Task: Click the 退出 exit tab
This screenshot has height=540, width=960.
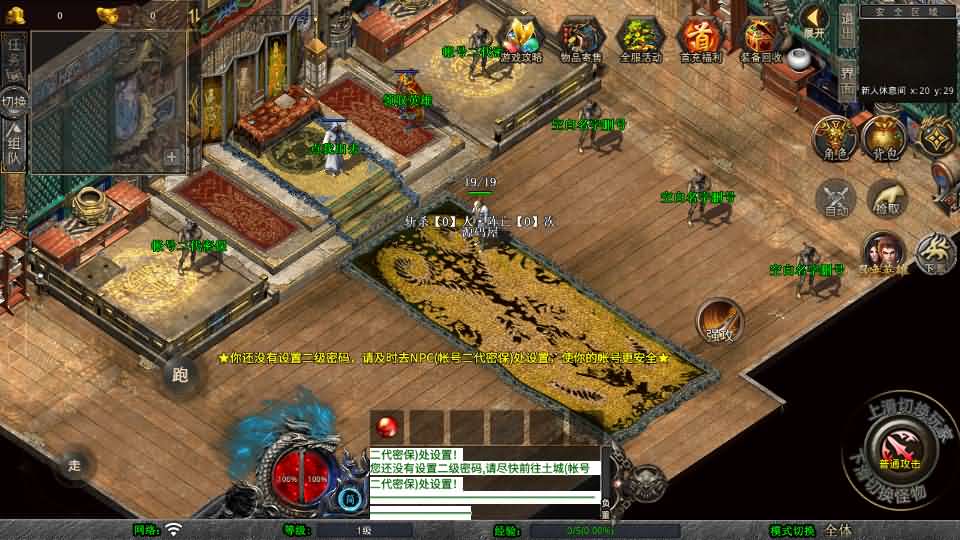Action: click(847, 22)
